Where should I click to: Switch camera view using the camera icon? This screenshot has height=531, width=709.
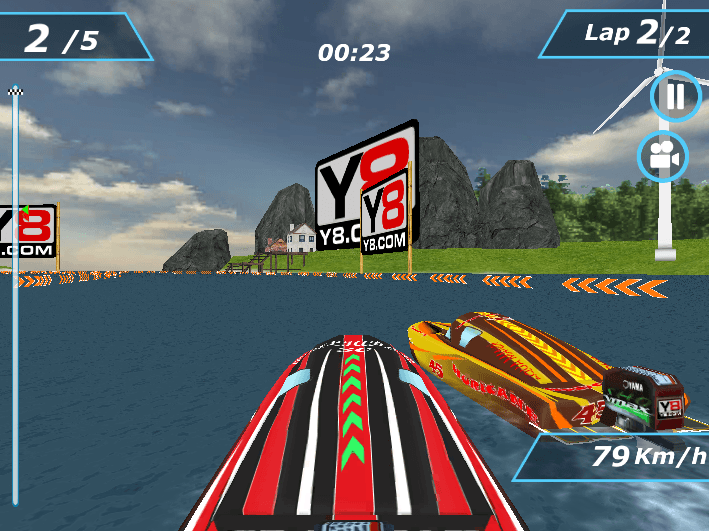(664, 156)
